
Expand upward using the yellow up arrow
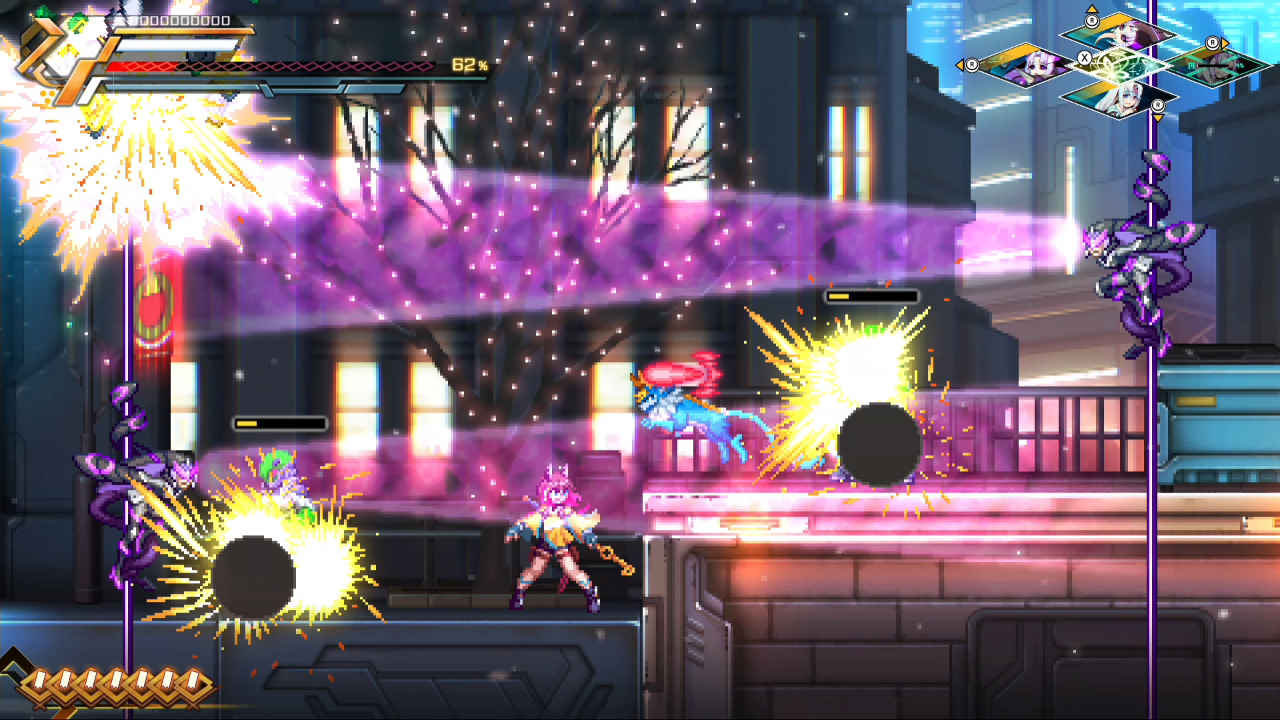point(1092,8)
